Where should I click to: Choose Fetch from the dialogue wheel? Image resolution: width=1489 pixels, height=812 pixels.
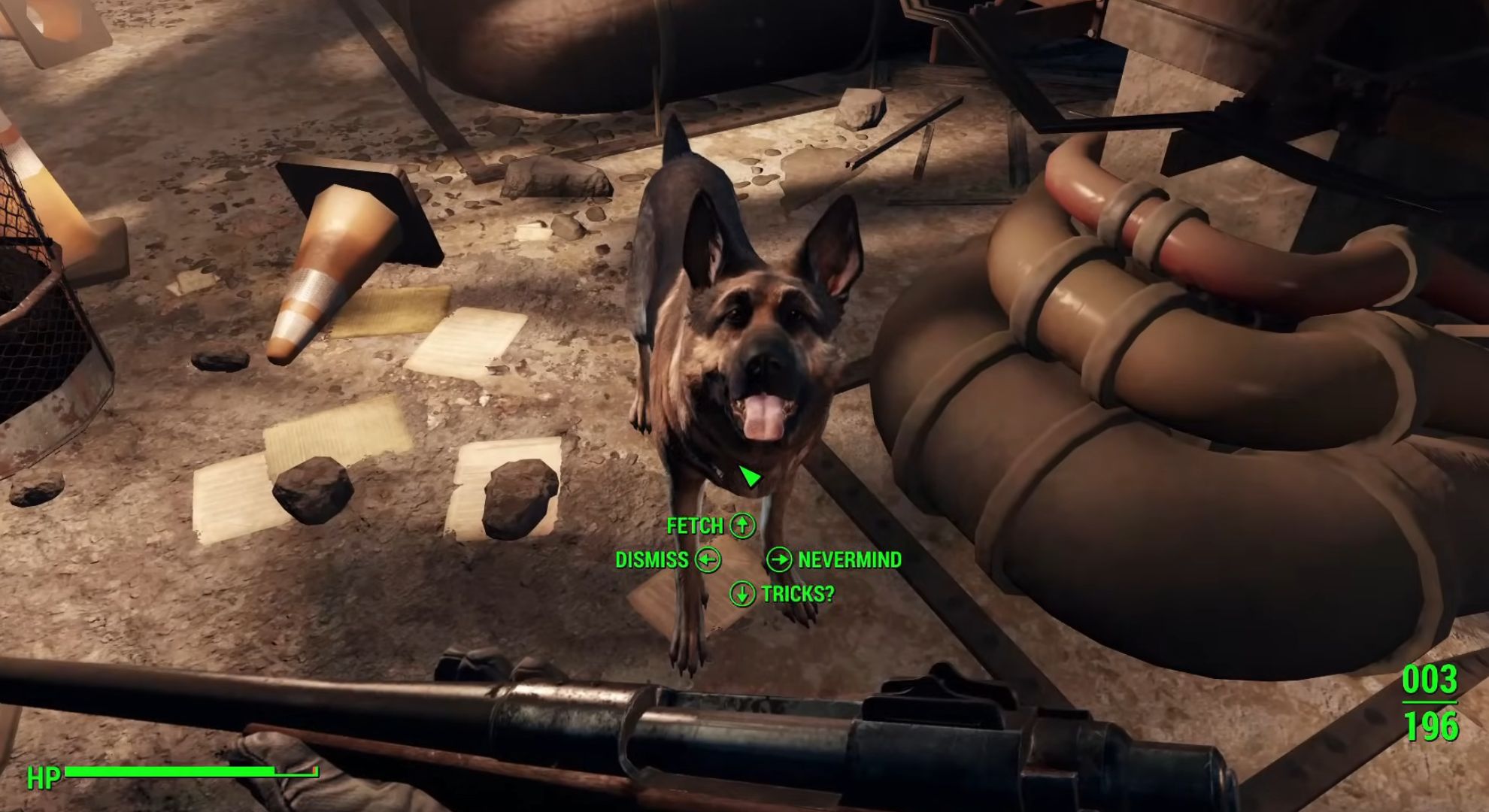(695, 526)
